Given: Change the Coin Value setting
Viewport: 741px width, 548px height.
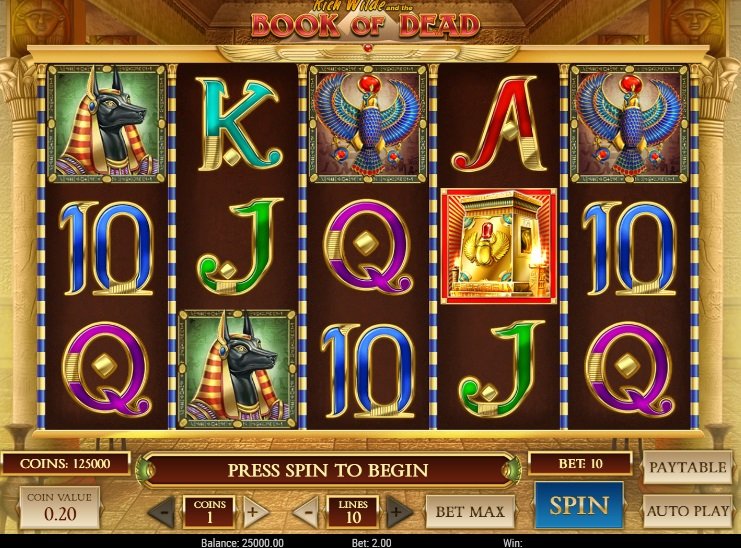Looking at the screenshot, I should coord(59,507).
